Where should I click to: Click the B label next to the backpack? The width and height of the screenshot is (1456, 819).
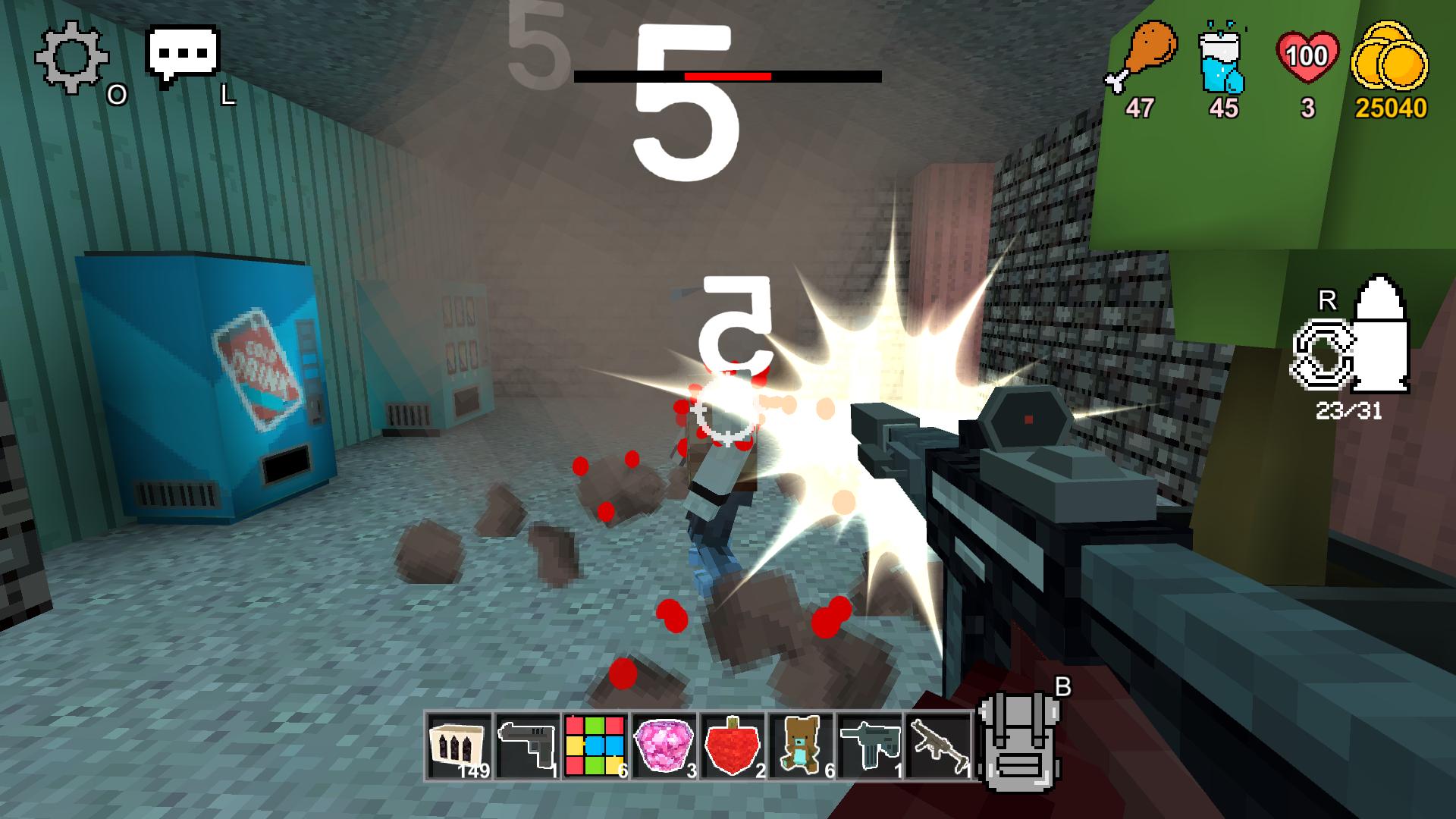tap(1062, 686)
